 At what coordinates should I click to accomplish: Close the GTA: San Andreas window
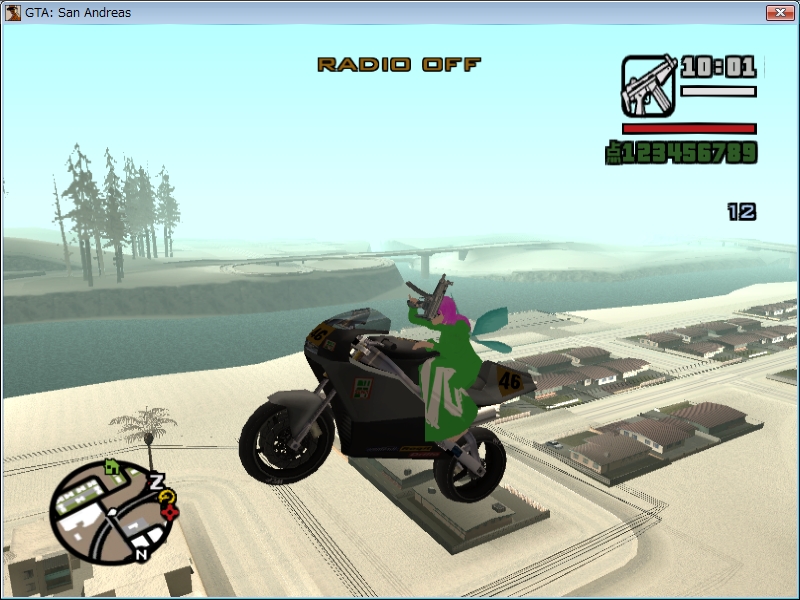[779, 13]
